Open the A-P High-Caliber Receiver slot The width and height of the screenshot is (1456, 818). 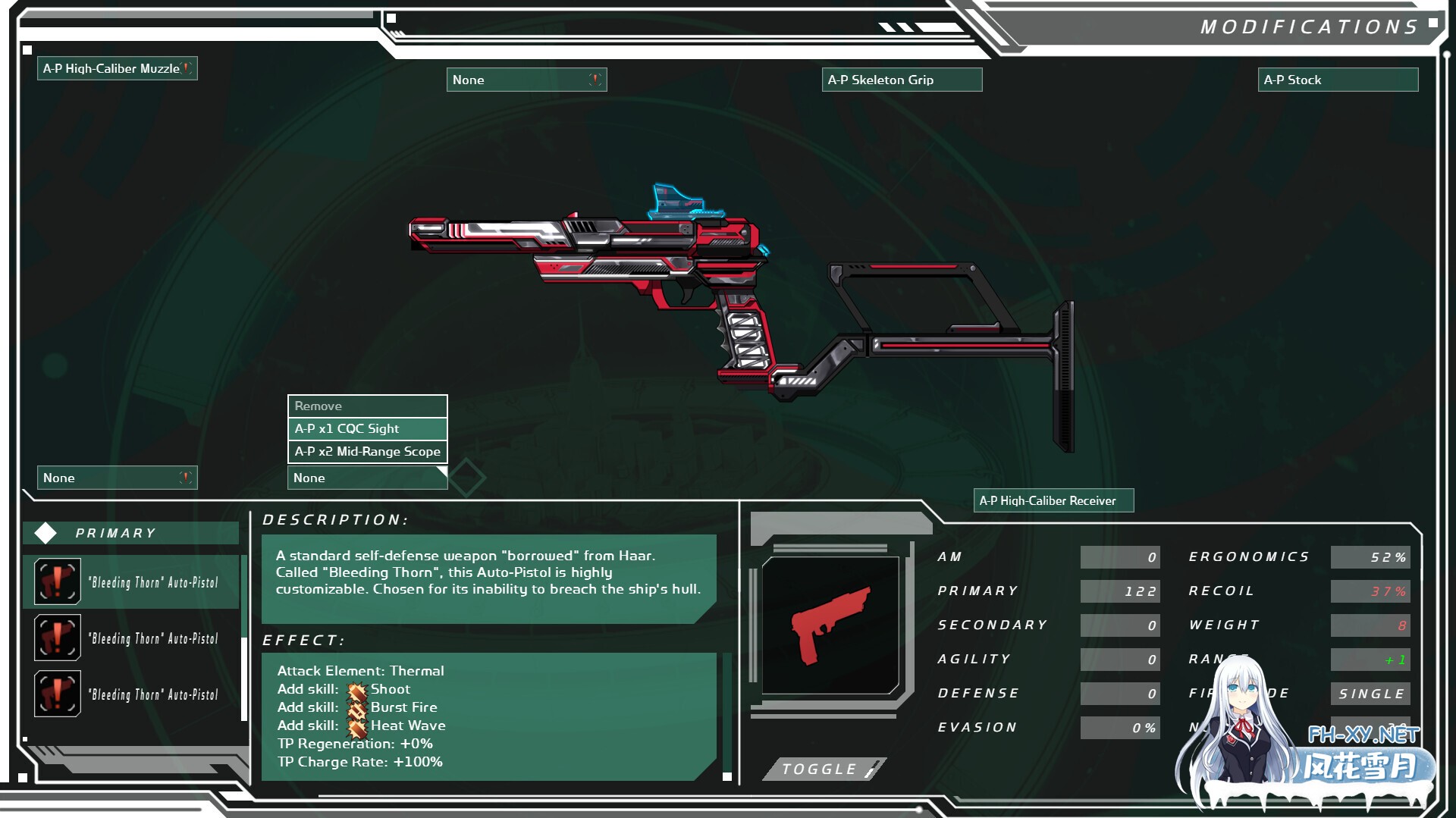(1053, 500)
